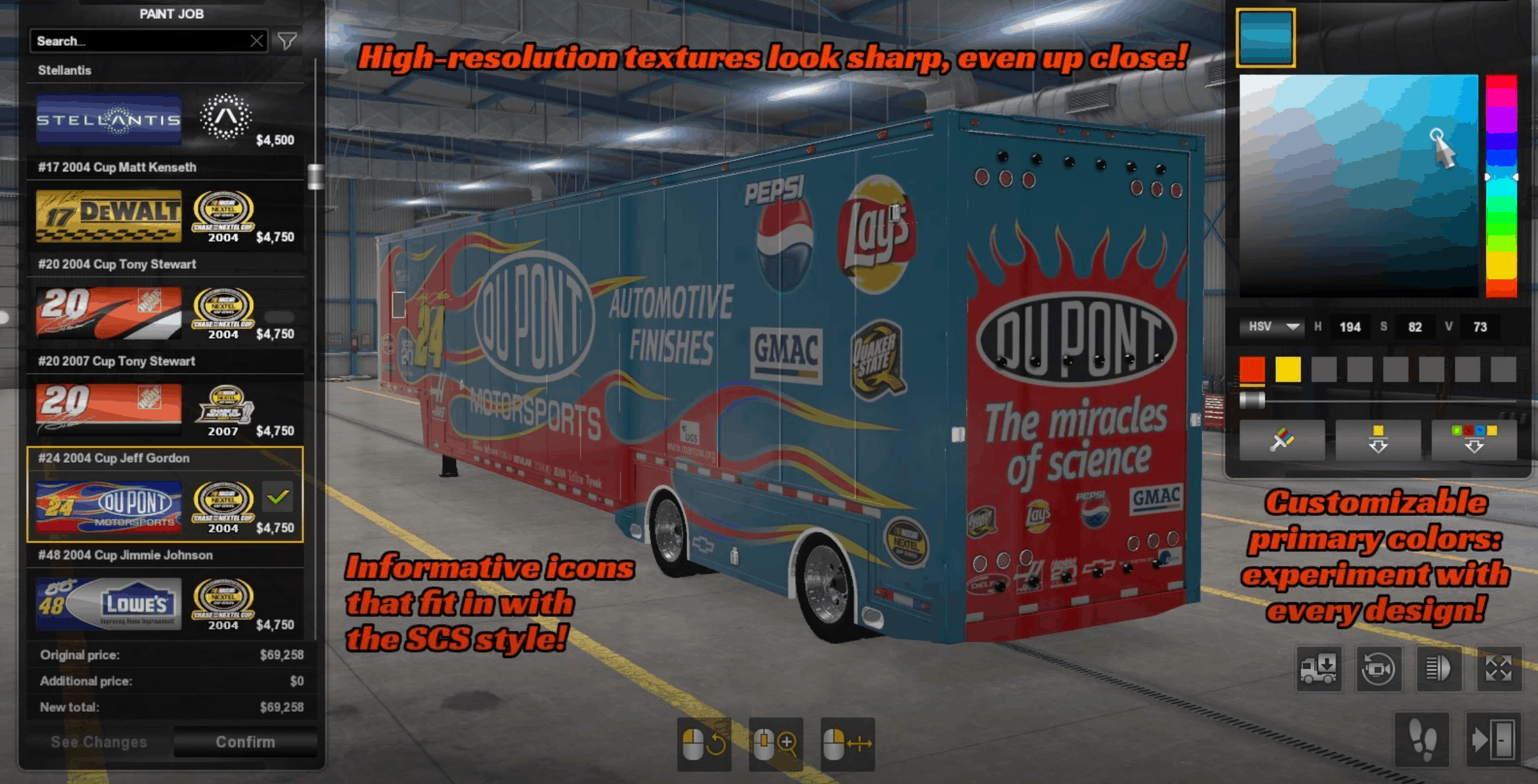This screenshot has width=1538, height=784.
Task: Click the camera rotate view icon
Action: [x=1378, y=669]
